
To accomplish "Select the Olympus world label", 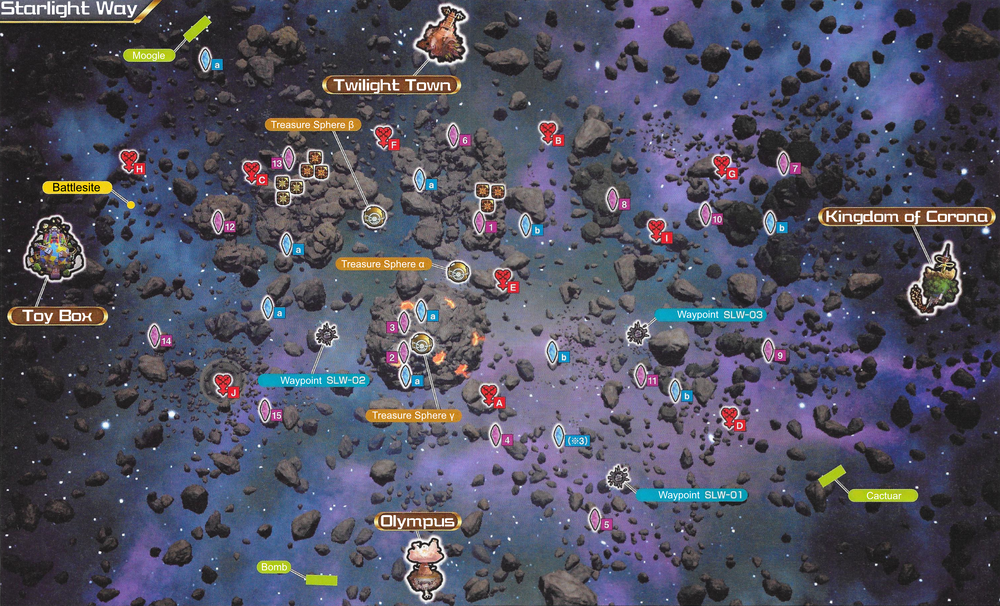I will tap(417, 521).
